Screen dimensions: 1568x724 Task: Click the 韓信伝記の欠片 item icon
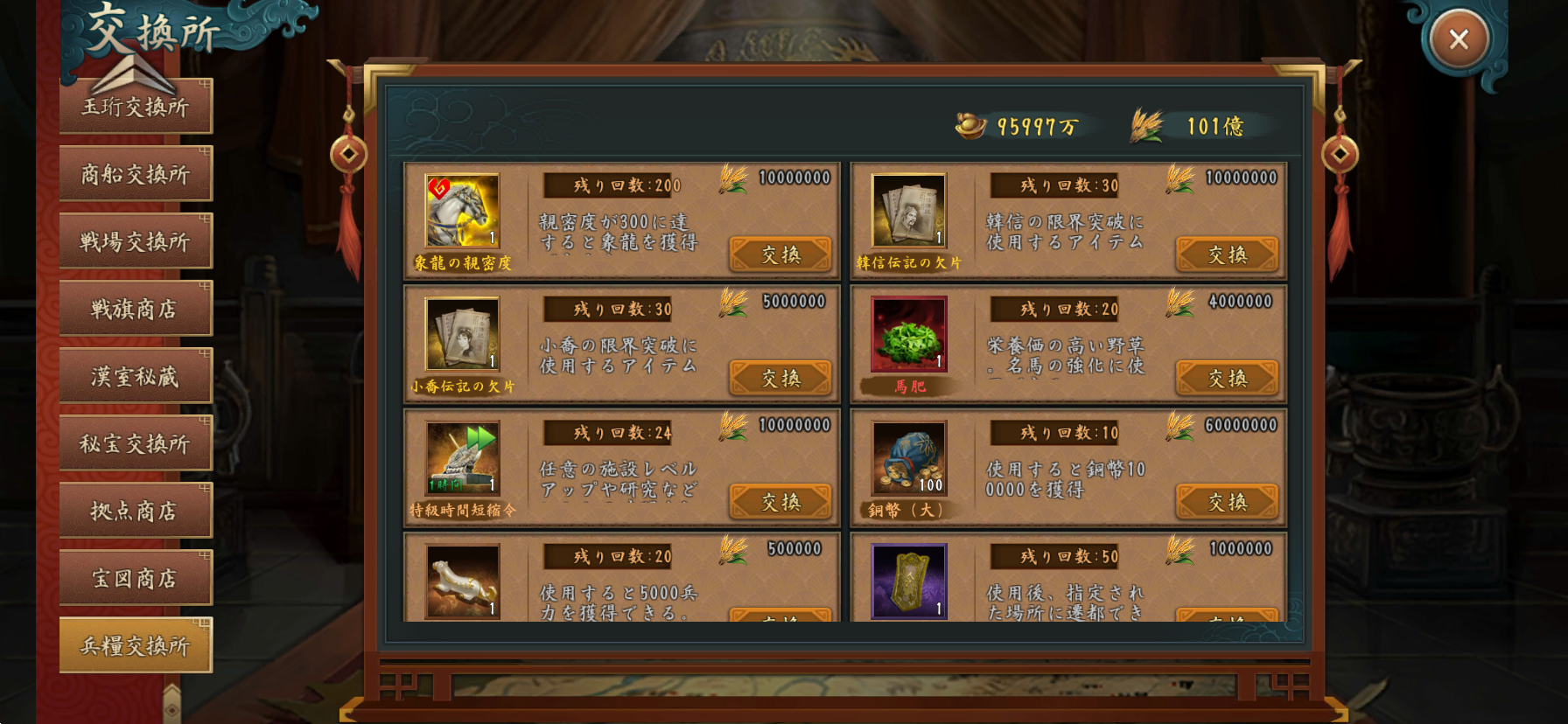coord(907,212)
